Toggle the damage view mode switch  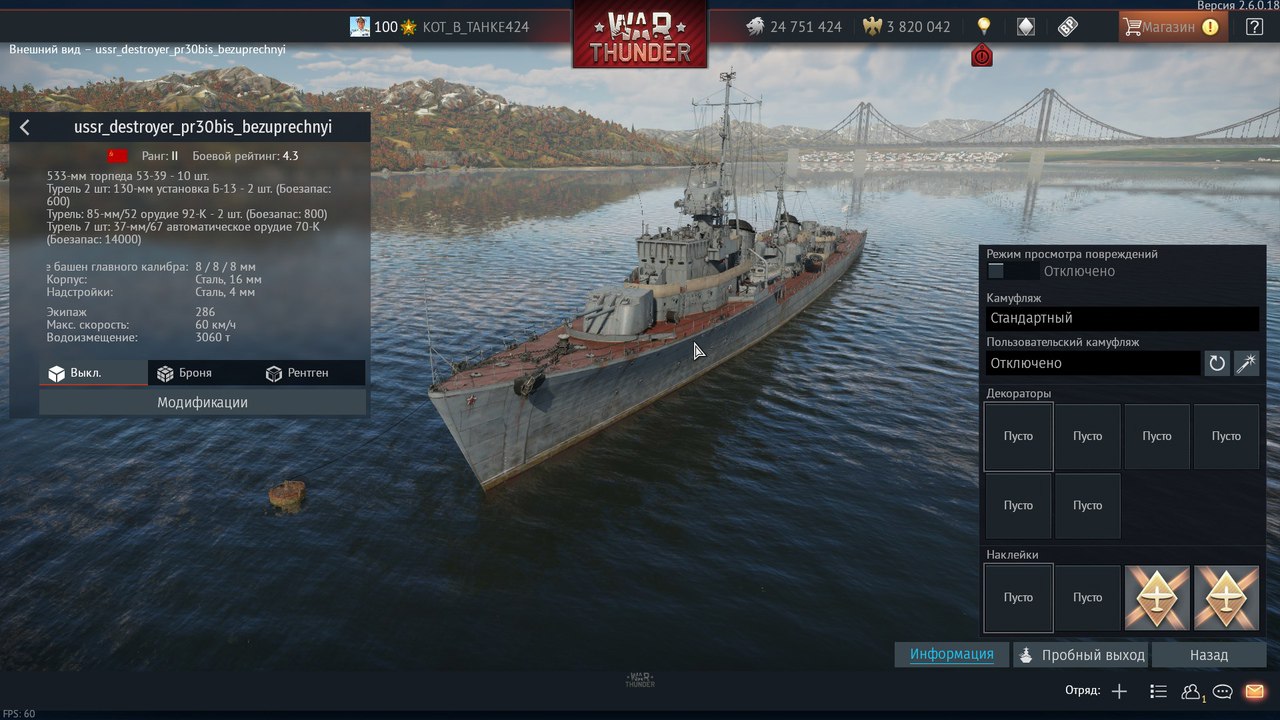pos(1011,271)
